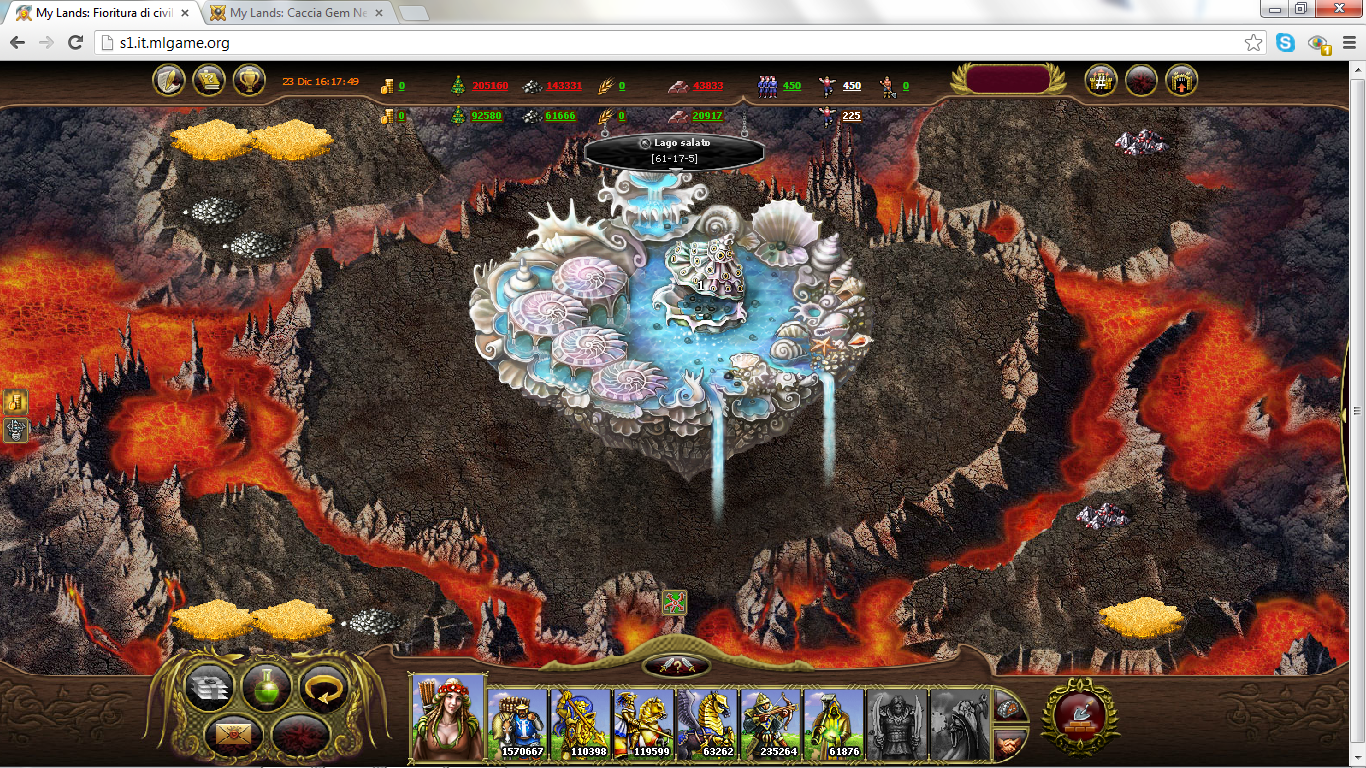Select the hooded healer unit with 61876
The width and height of the screenshot is (1366, 768).
point(834,723)
